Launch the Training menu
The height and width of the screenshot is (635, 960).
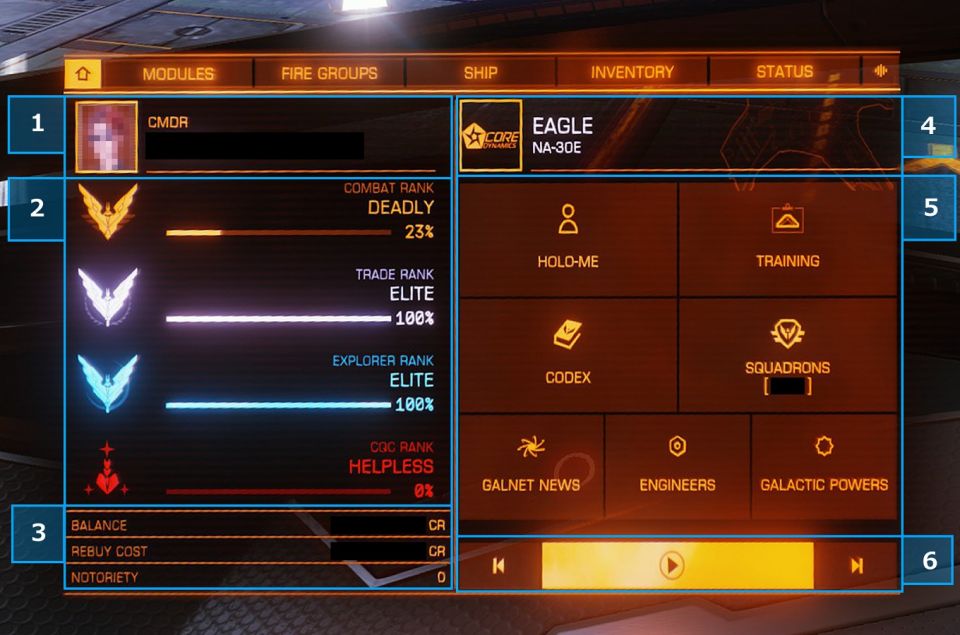click(788, 238)
